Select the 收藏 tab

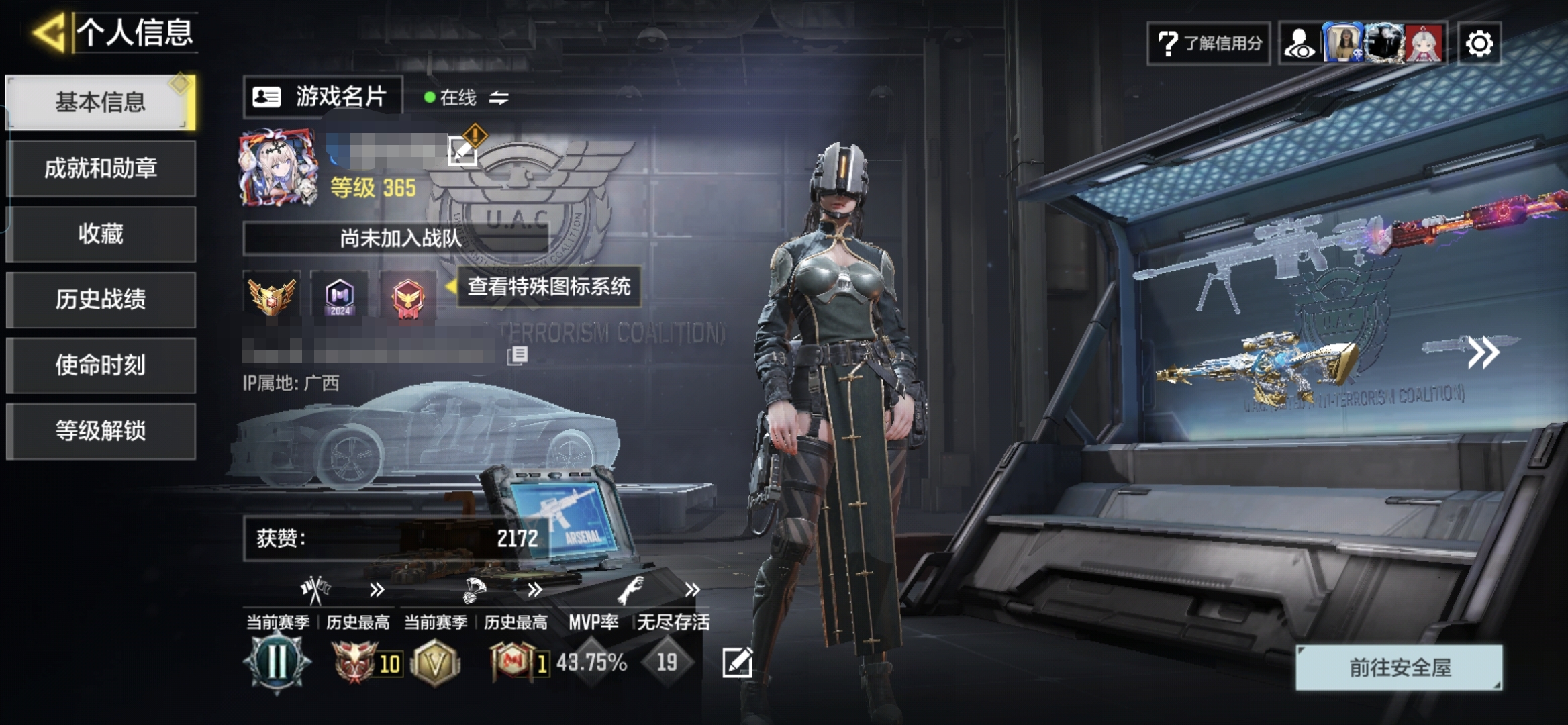101,234
